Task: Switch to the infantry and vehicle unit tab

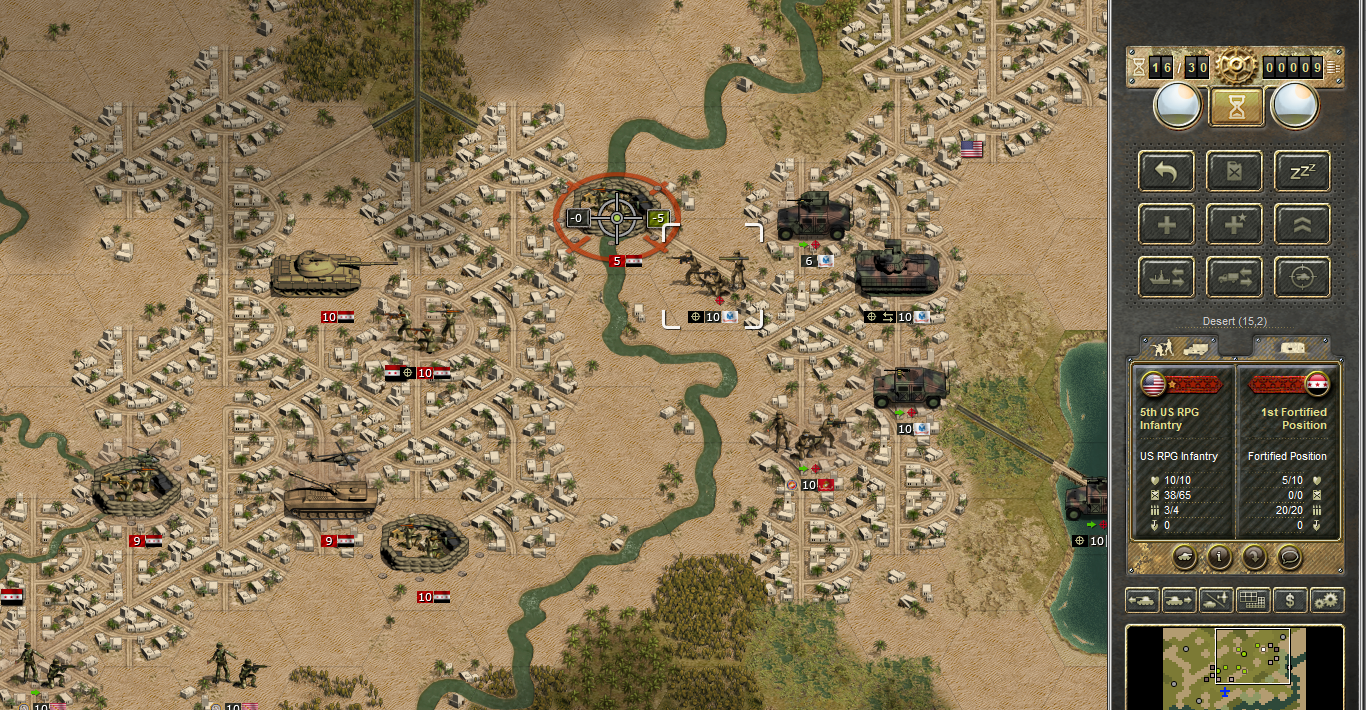Action: (x=1179, y=348)
